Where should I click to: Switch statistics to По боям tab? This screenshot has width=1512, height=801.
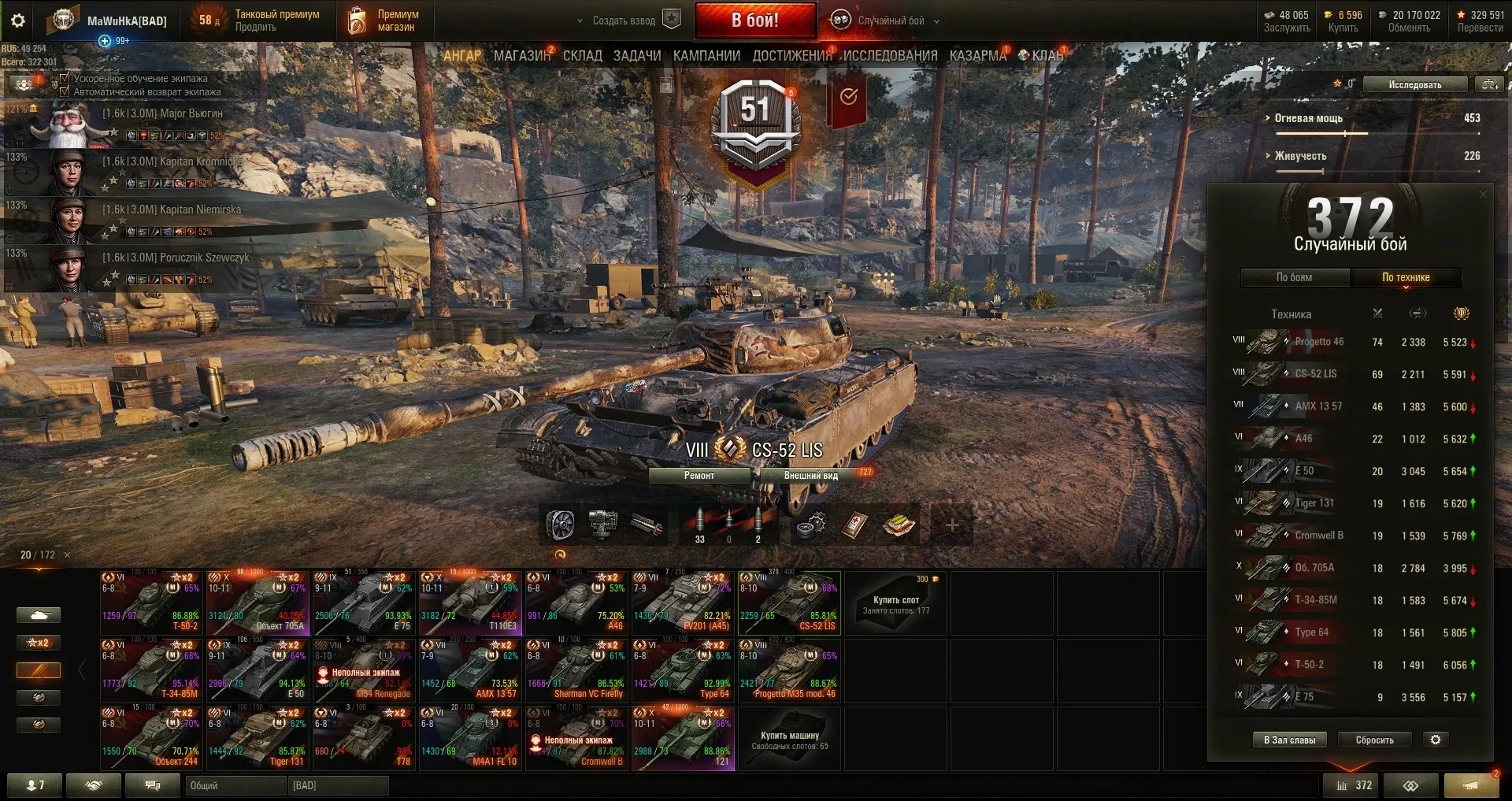(1294, 277)
